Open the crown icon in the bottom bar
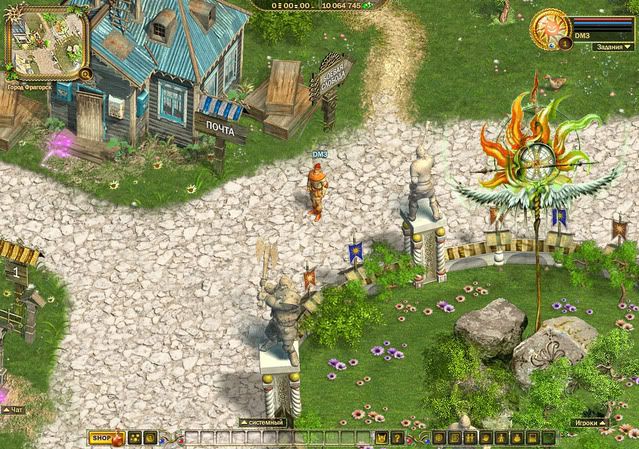639x449 pixels. click(381, 438)
